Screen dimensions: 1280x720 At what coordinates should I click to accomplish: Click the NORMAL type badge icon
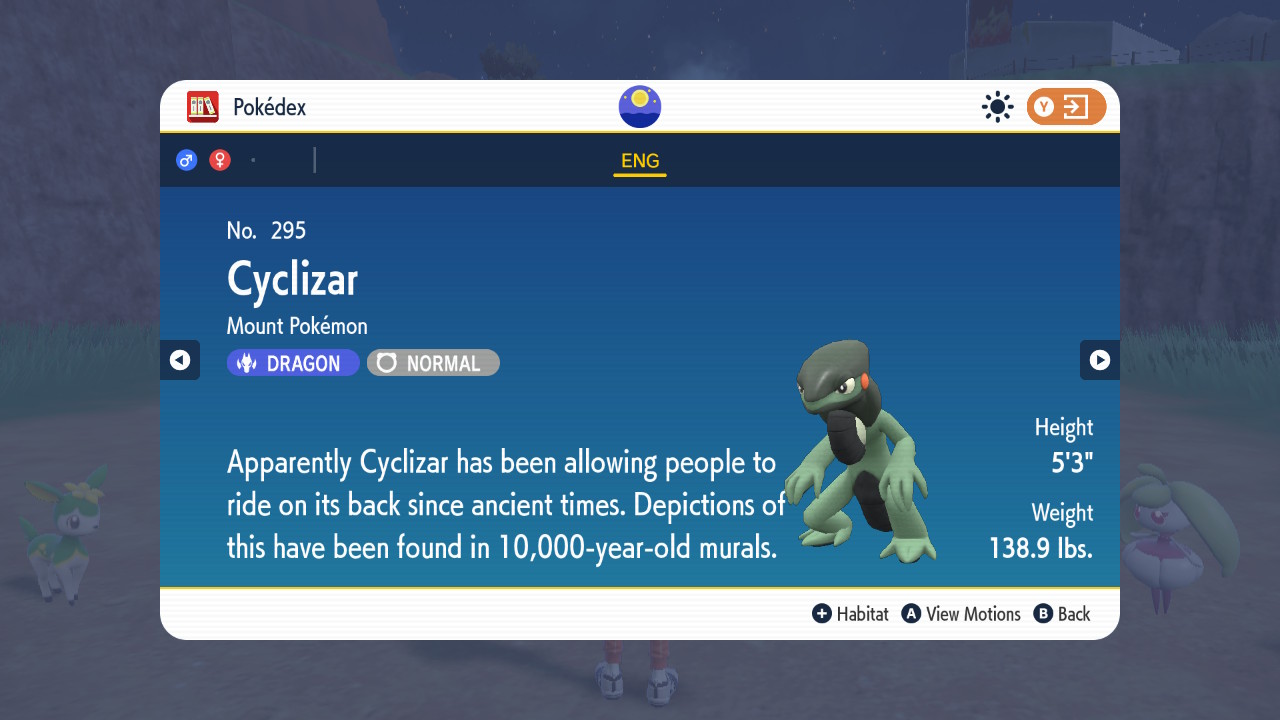coord(386,362)
